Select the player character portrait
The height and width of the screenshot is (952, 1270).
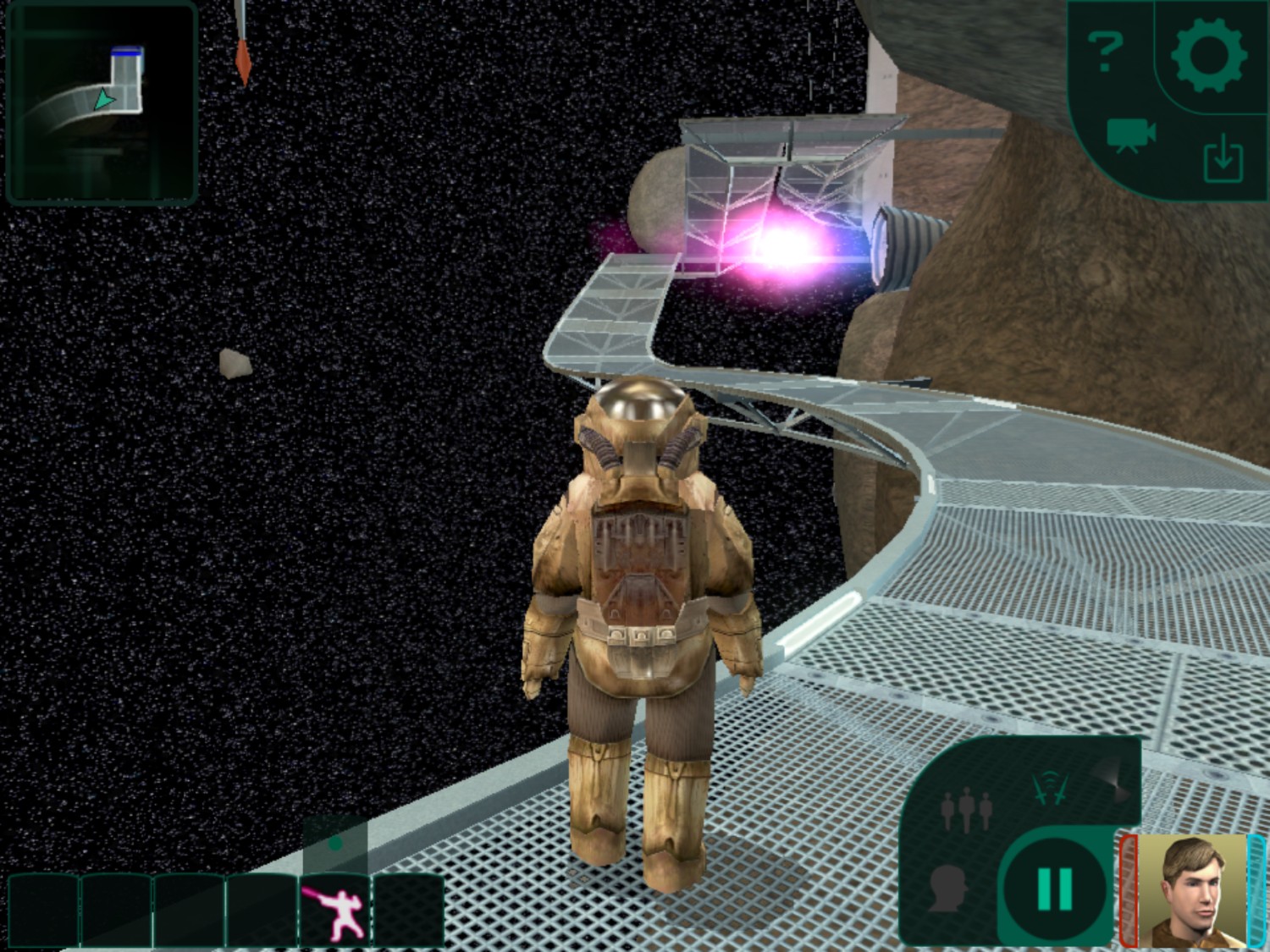coord(1192,890)
